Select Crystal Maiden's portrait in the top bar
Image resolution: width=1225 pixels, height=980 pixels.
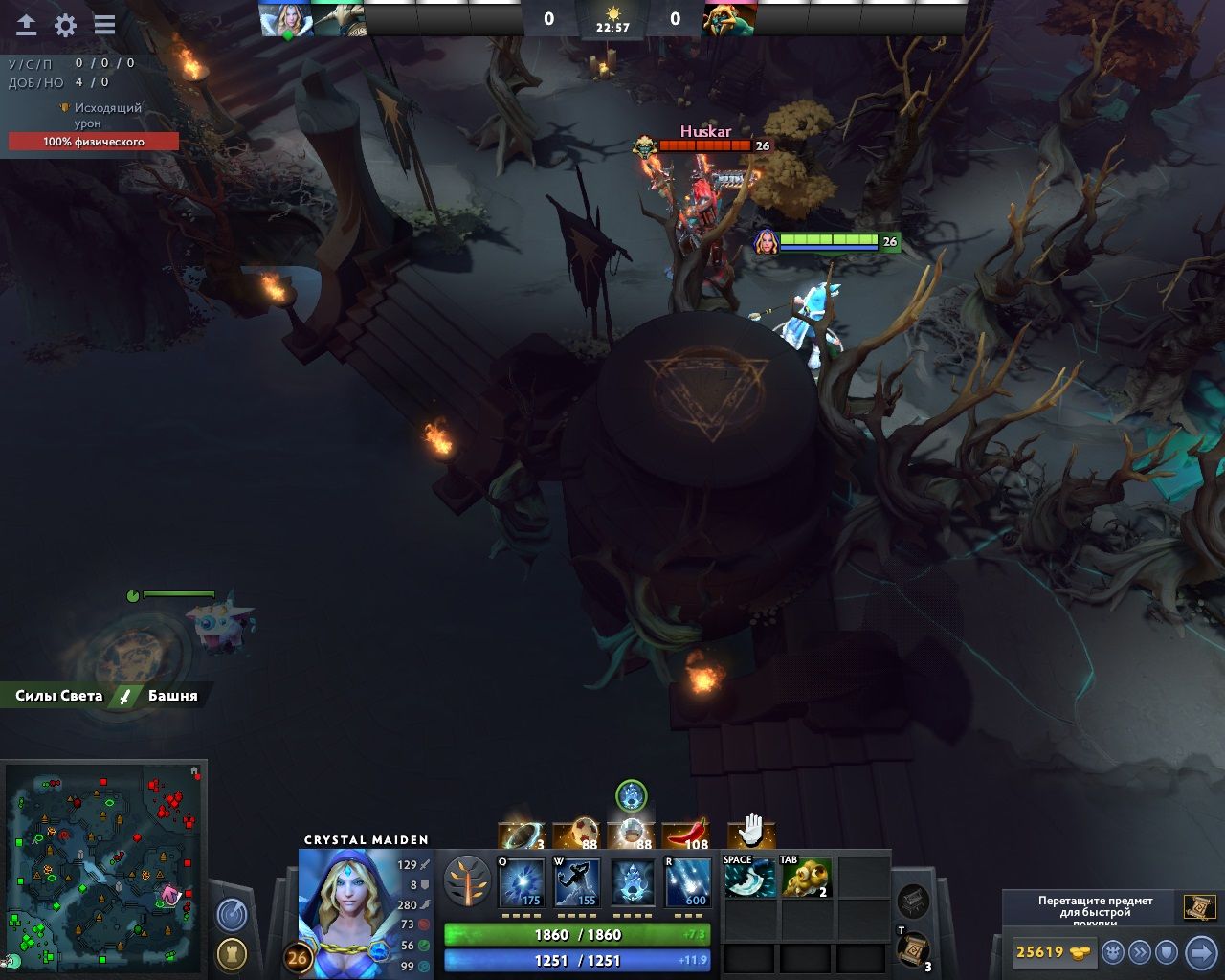click(287, 19)
